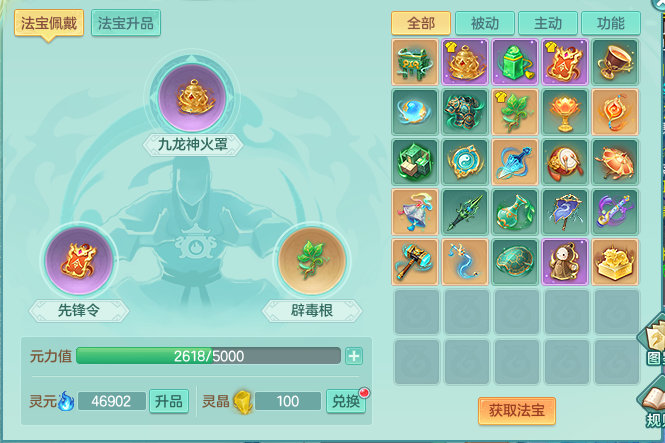Click the 升品 button beside 灵元
This screenshot has height=443, width=665.
[169, 401]
